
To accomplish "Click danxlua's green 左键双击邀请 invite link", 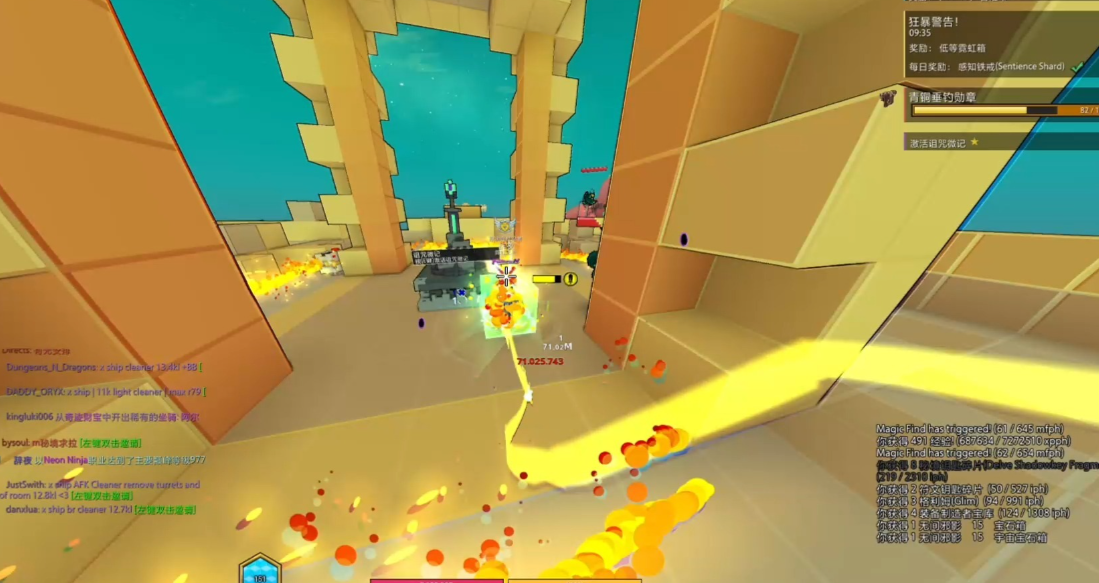I will (x=165, y=510).
